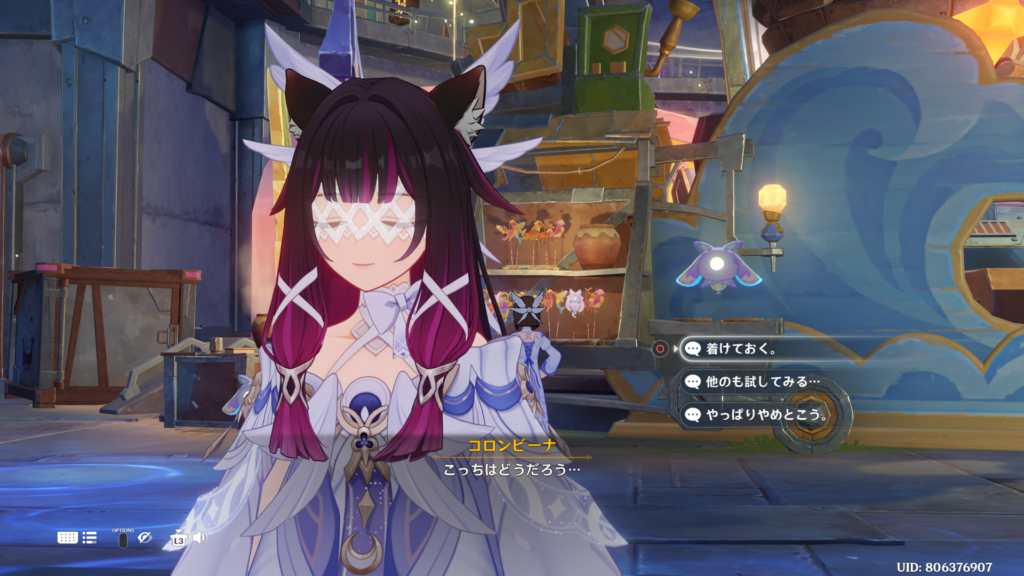Screen dimensions: 1024x576
Task: Open the dialogue log list icon
Action: (90, 538)
